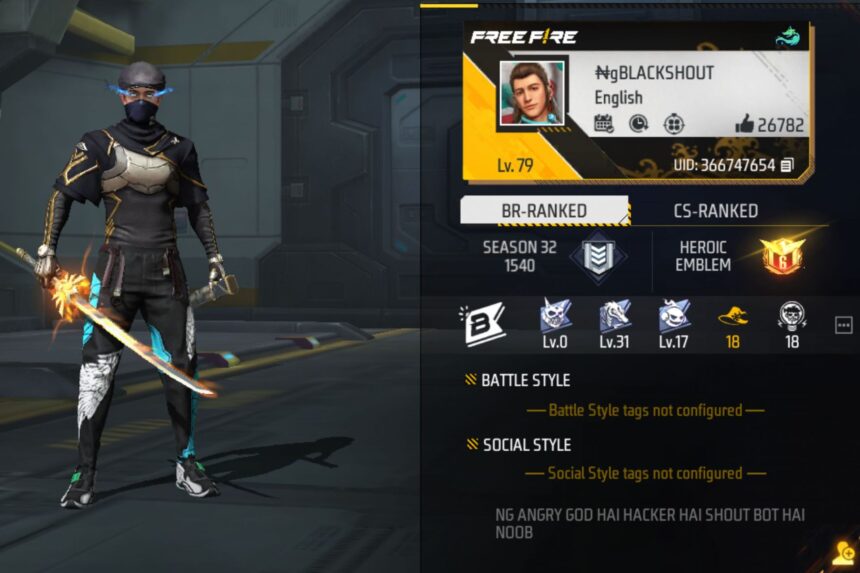
Task: Open the skull lightbulb badge
Action: coord(792,317)
